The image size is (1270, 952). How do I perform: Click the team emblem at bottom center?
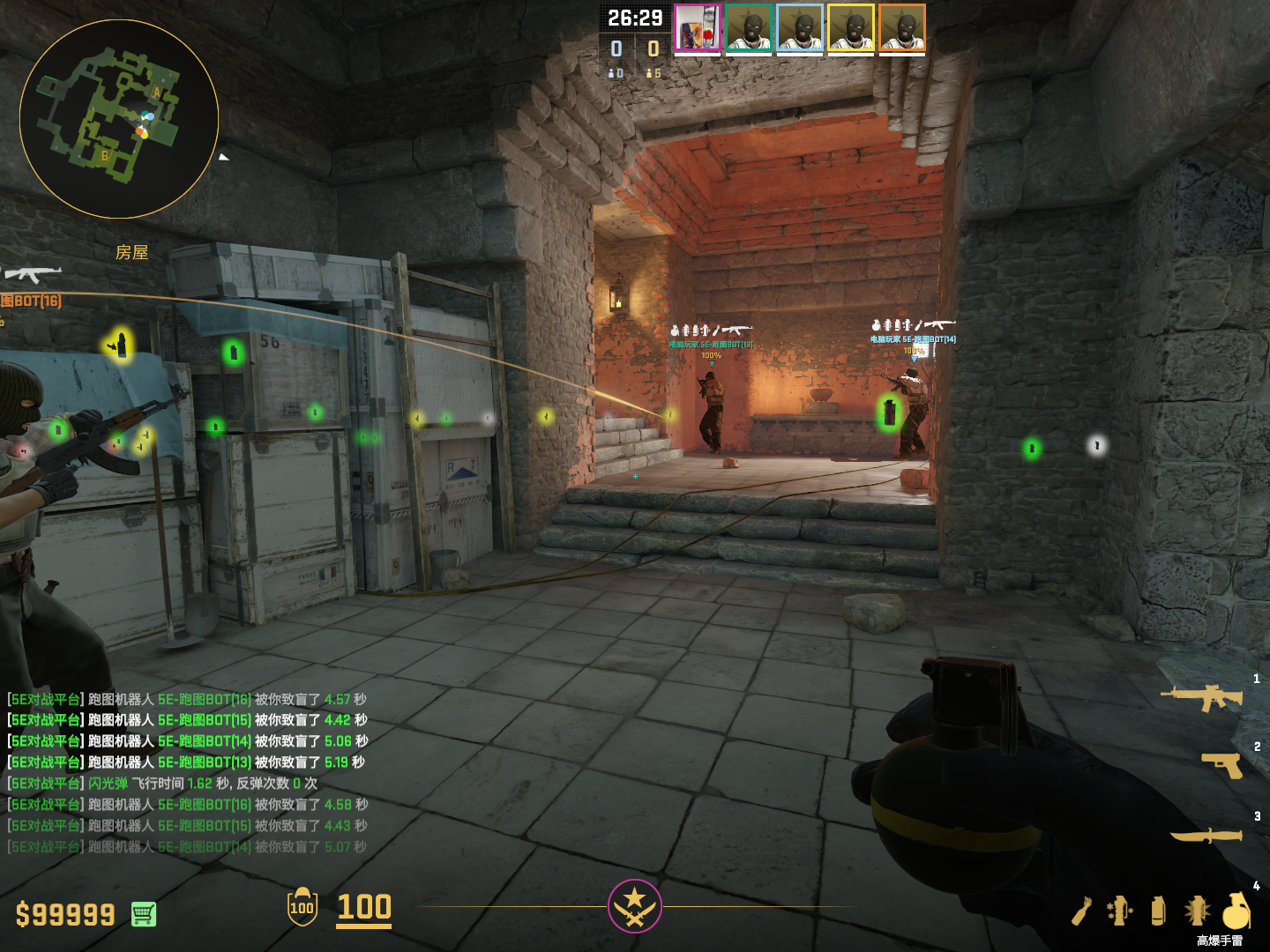tap(634, 905)
